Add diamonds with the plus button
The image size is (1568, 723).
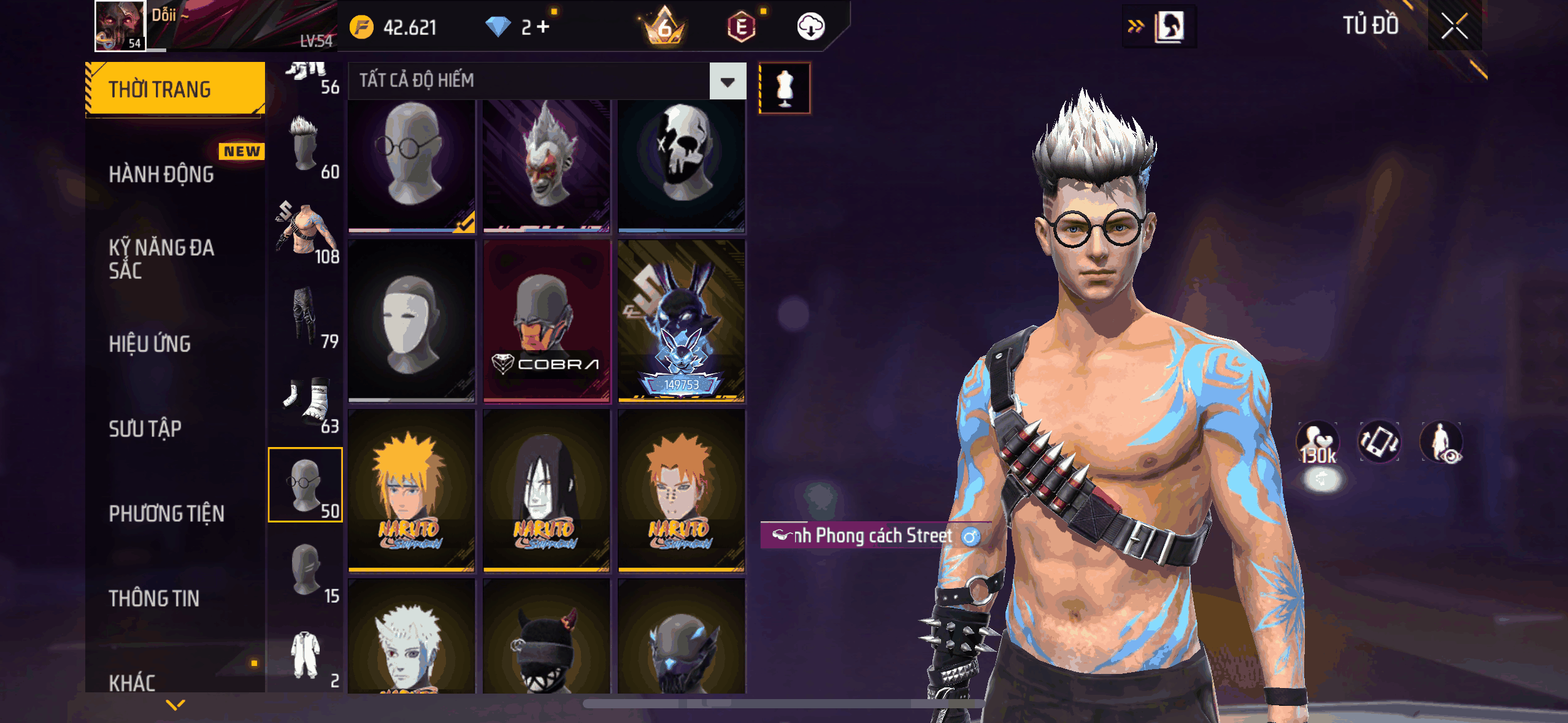click(x=543, y=27)
